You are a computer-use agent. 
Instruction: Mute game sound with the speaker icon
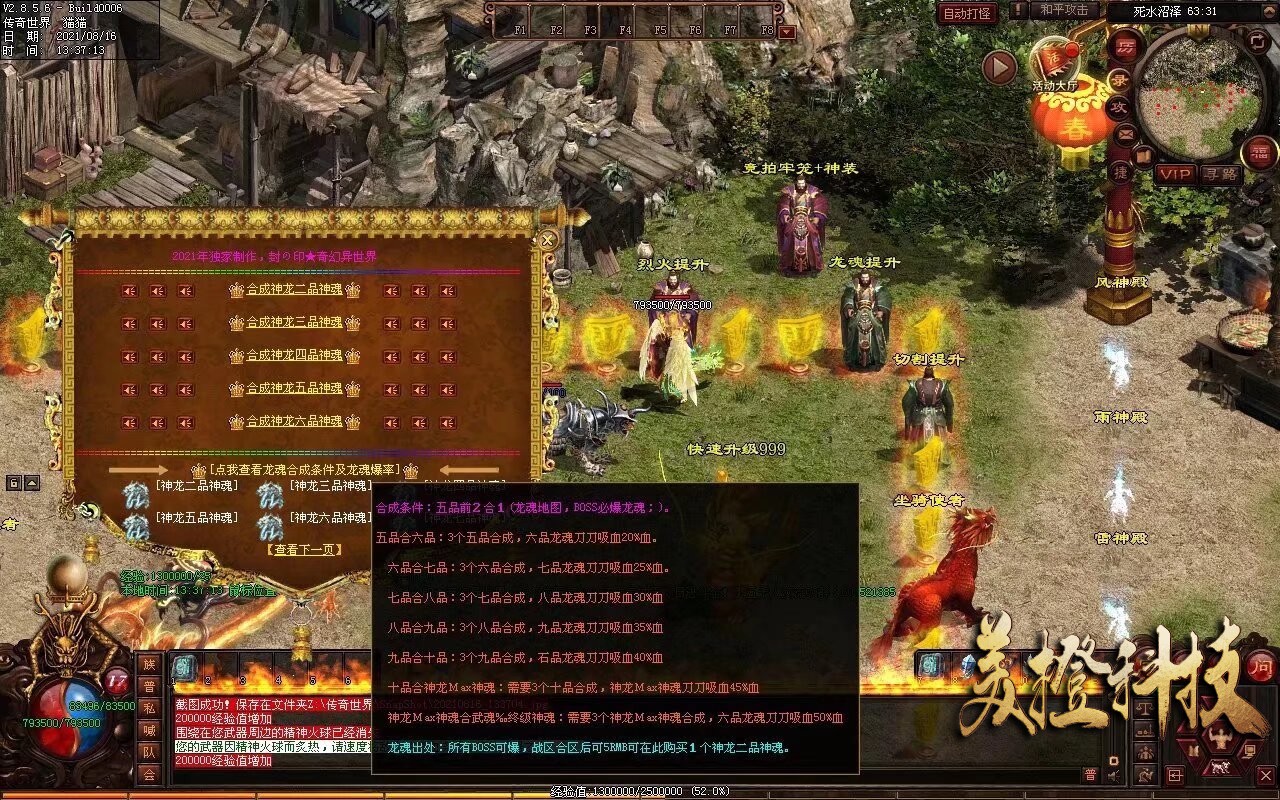1113,775
